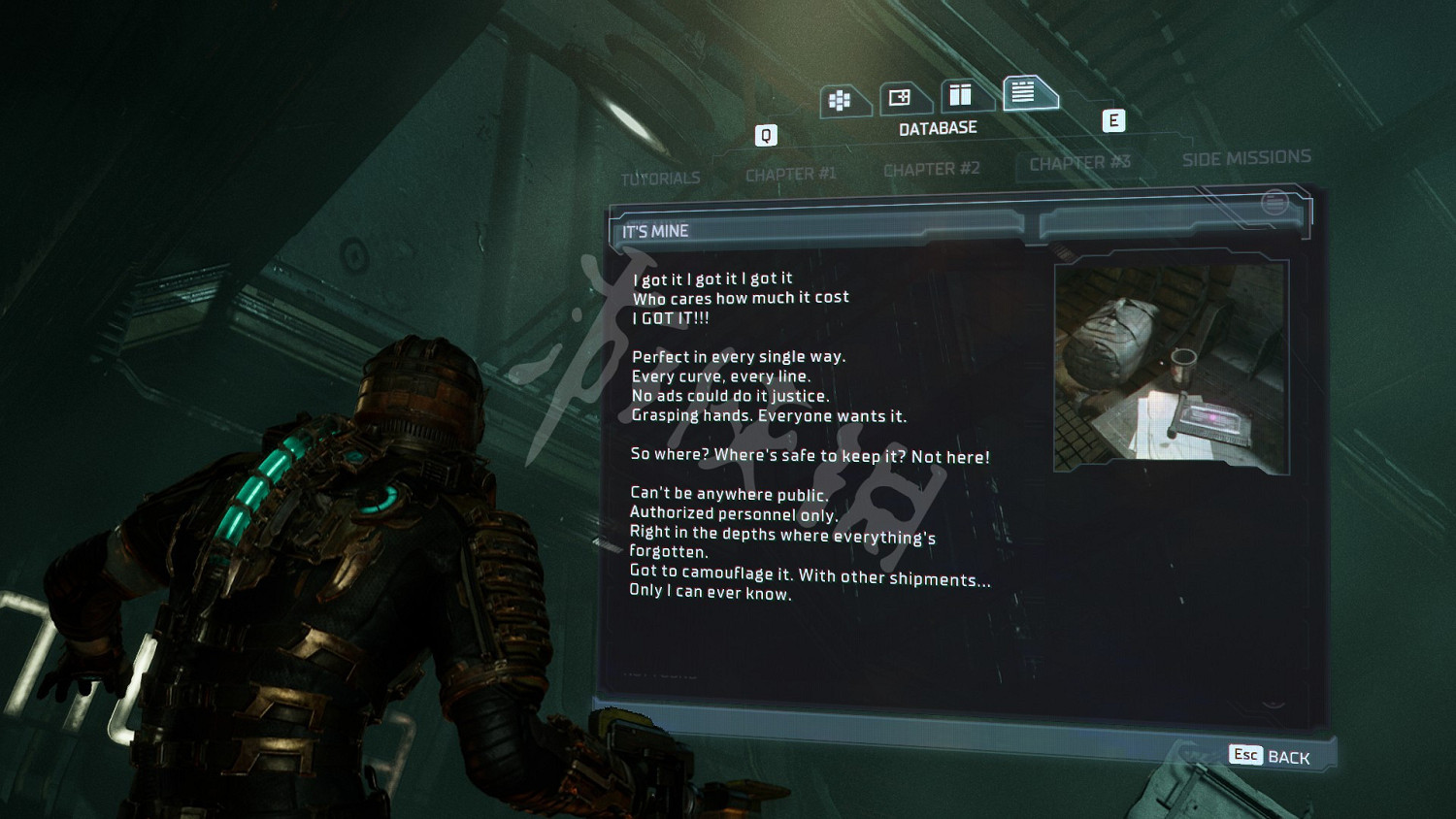
Task: Click the BACK button to exit
Action: pos(1271,756)
